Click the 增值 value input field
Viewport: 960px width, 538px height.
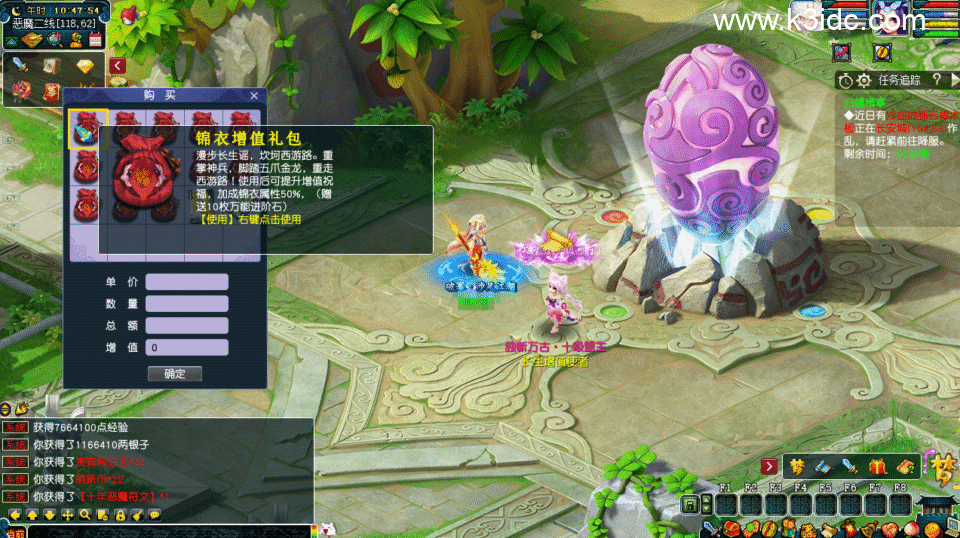(x=187, y=348)
